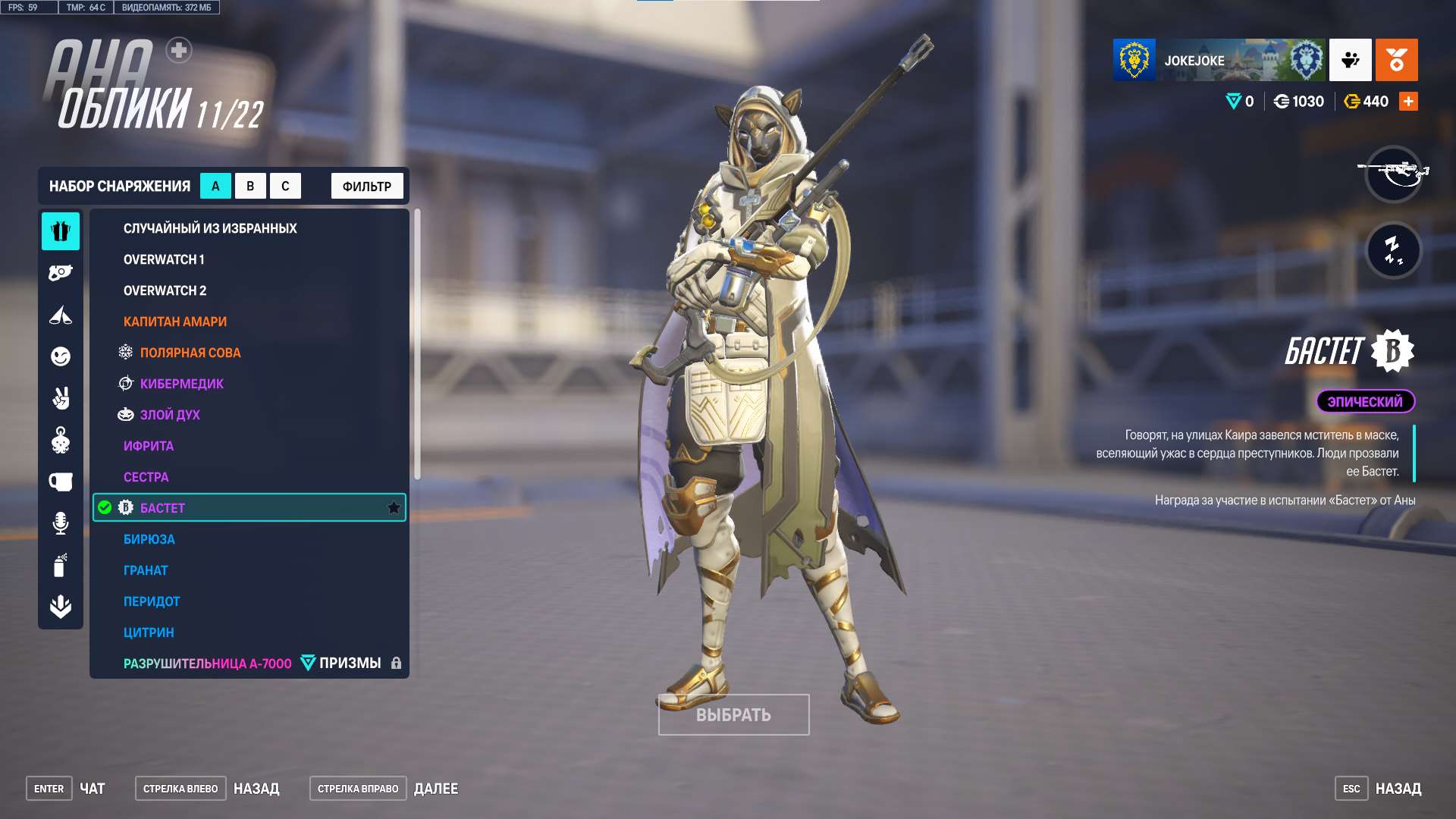Screen dimensions: 1456x819
Task: Switch to gear set tab A
Action: click(x=215, y=185)
